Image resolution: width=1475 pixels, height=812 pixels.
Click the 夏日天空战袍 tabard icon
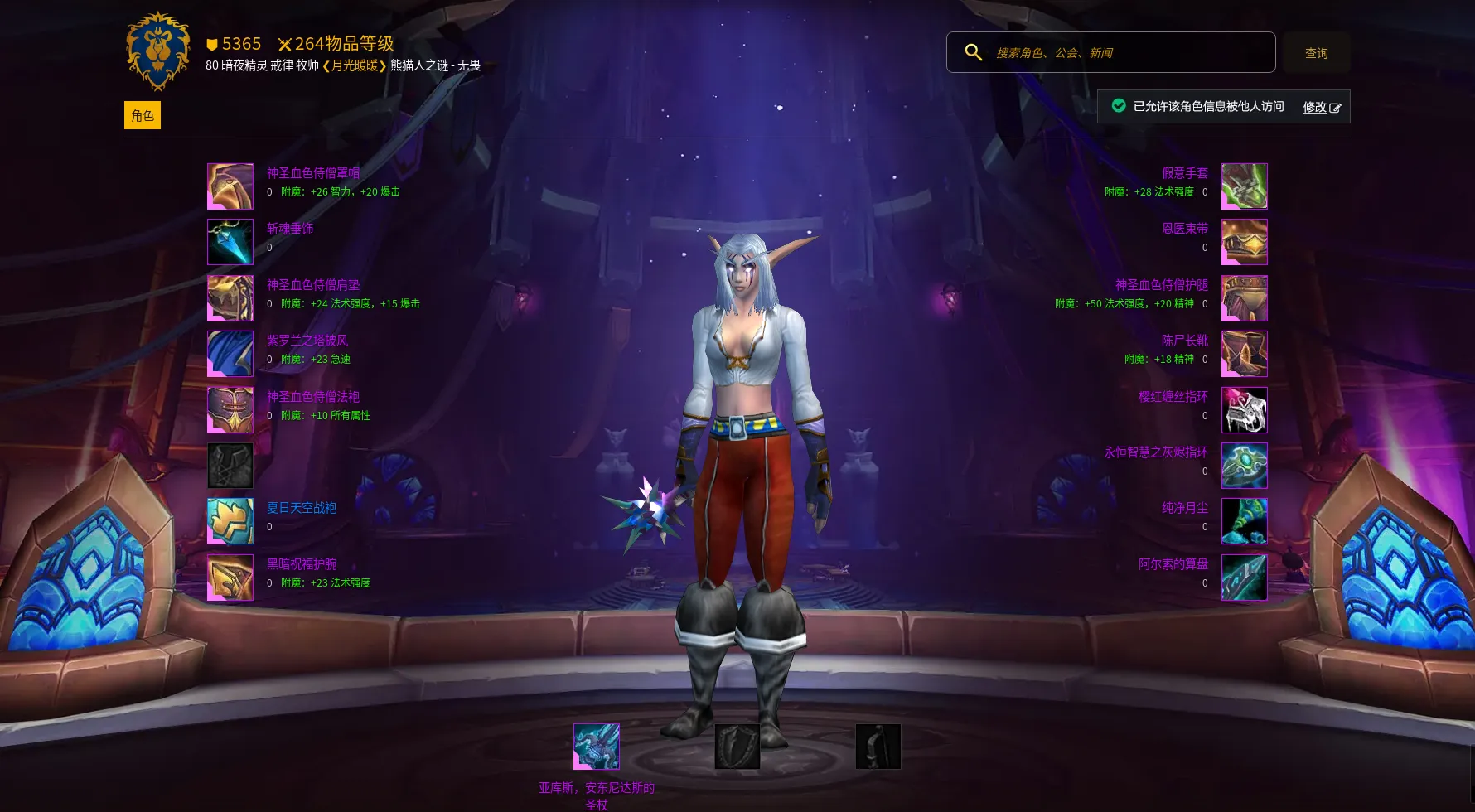[230, 521]
